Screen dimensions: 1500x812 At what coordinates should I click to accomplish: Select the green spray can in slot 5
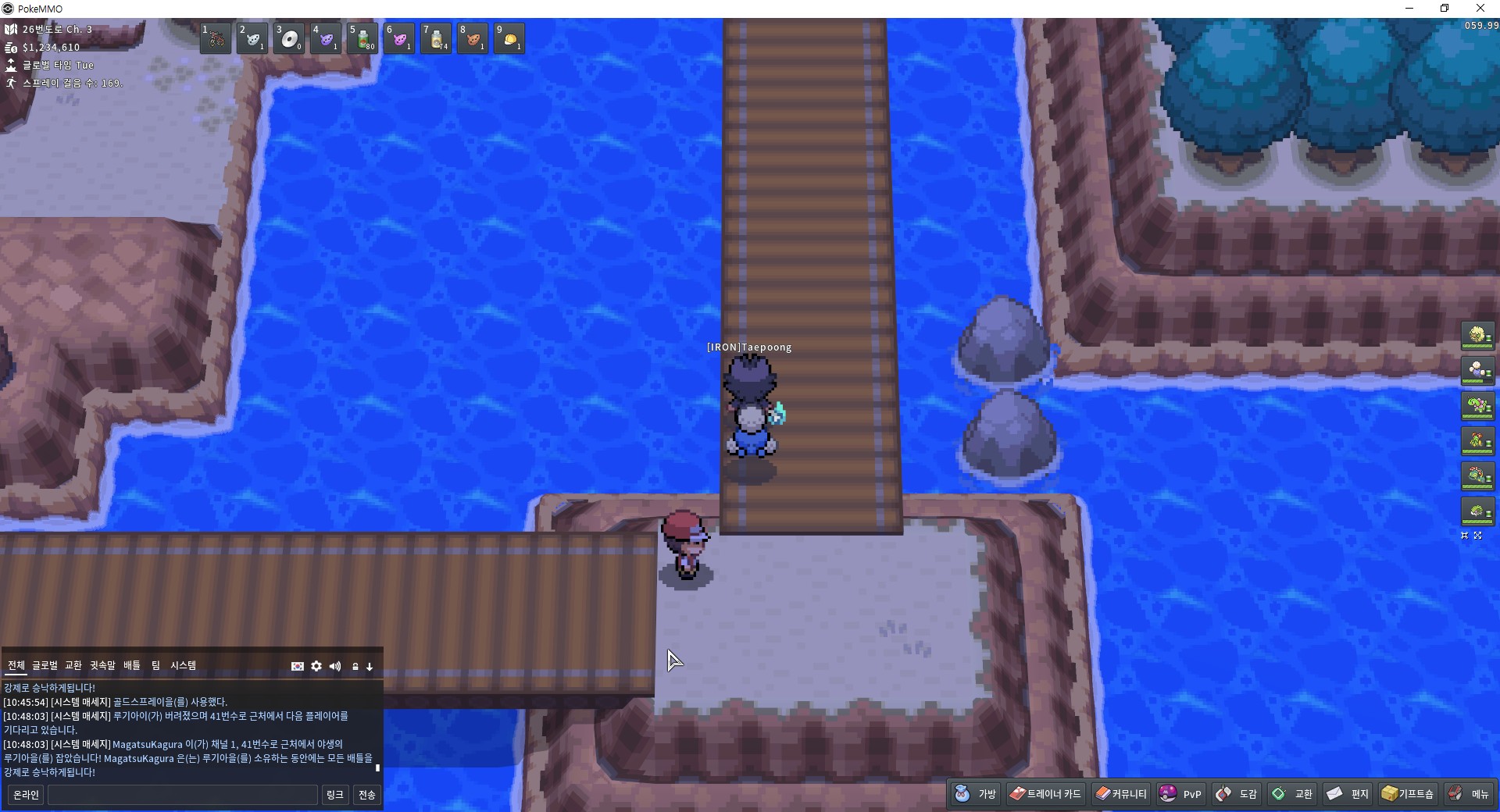(x=363, y=38)
